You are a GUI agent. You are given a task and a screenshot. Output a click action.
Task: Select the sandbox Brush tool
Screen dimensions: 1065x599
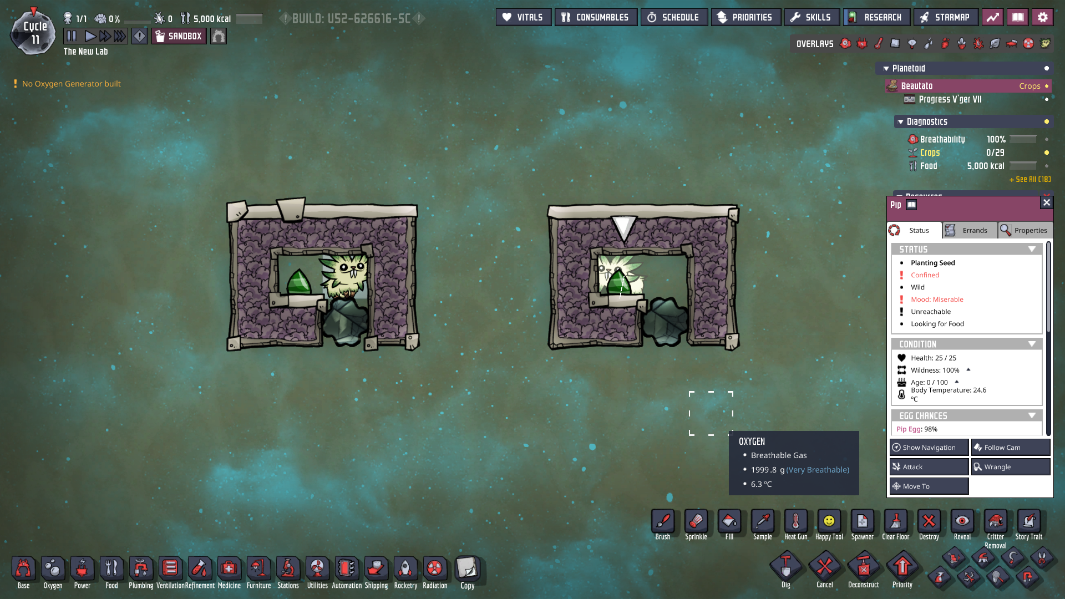click(x=662, y=523)
